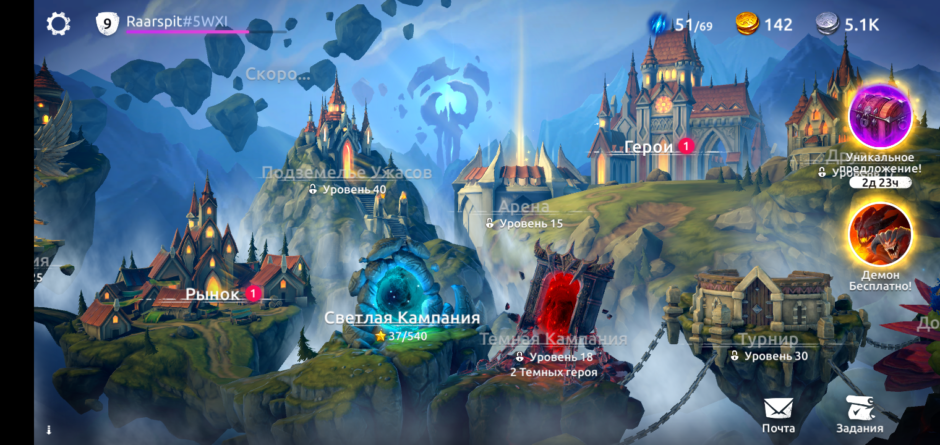Claim the free Demon offer
This screenshot has width=940, height=445.
[880, 235]
